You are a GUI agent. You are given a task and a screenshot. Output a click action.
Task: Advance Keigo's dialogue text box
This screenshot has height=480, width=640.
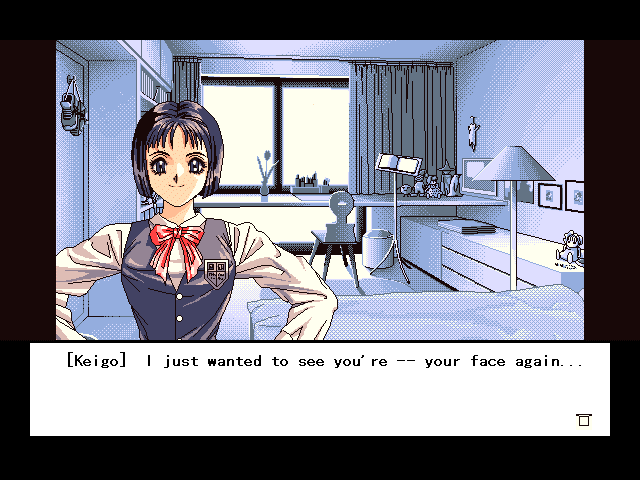point(320,389)
